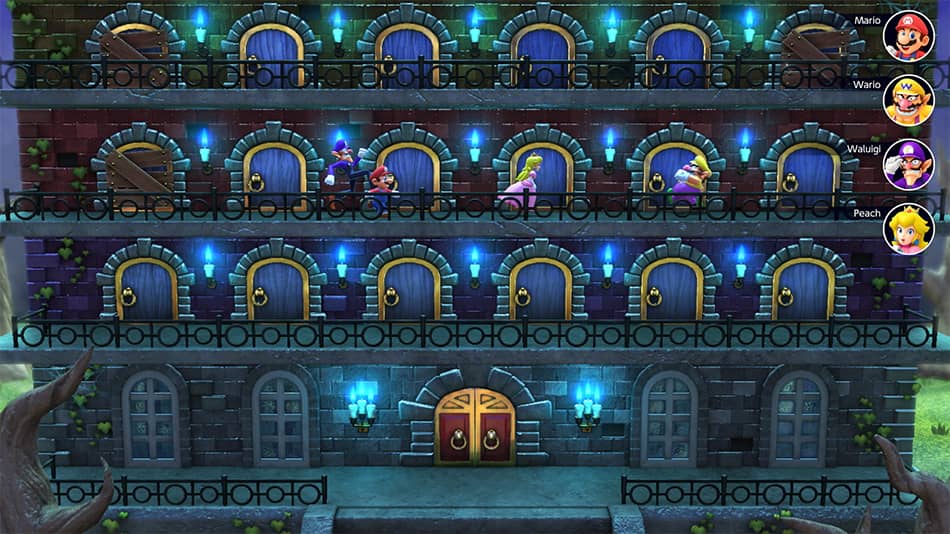950x534 pixels.
Task: Select Mario's player portrait
Action: 908,37
